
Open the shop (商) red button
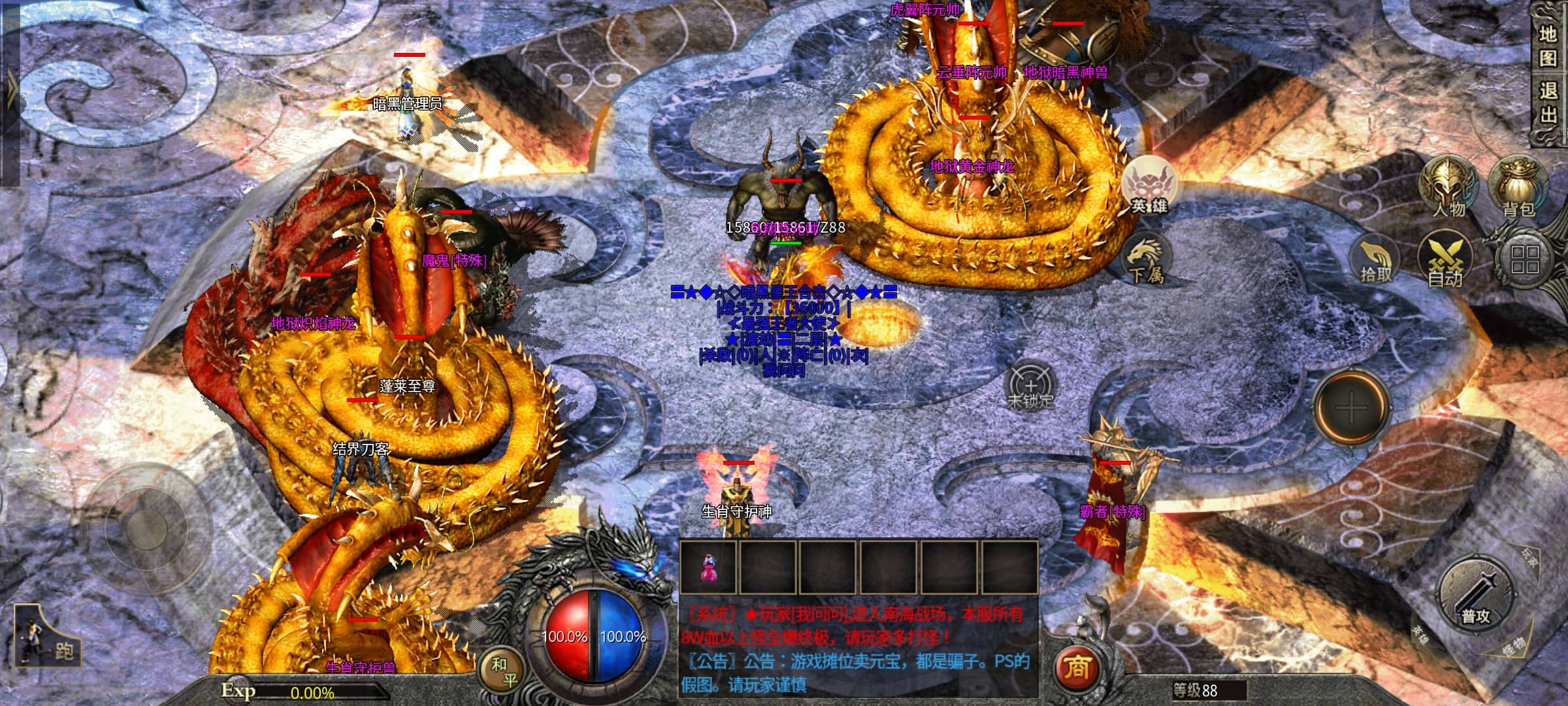coord(1077,668)
